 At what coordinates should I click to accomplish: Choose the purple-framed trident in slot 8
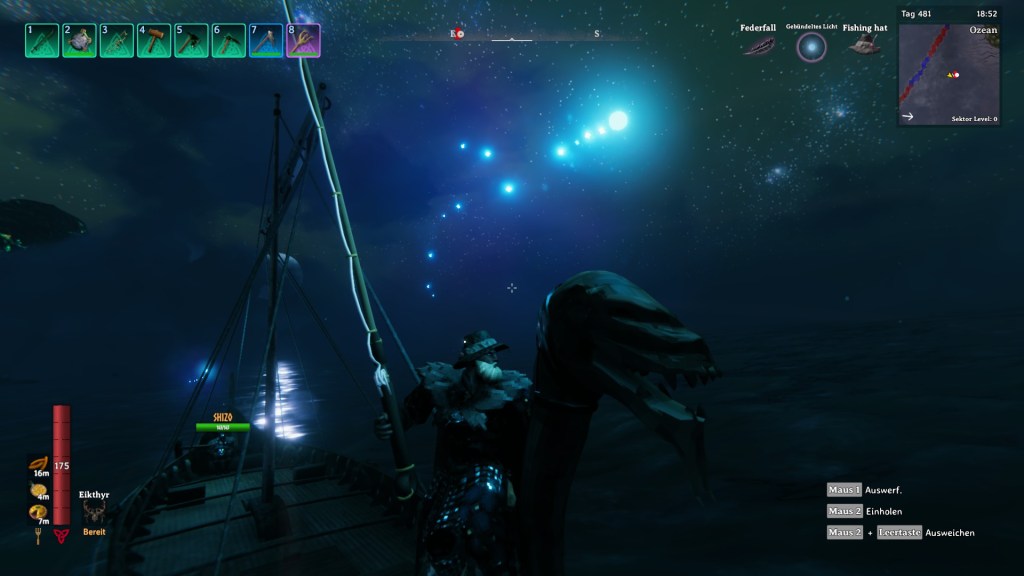(303, 41)
